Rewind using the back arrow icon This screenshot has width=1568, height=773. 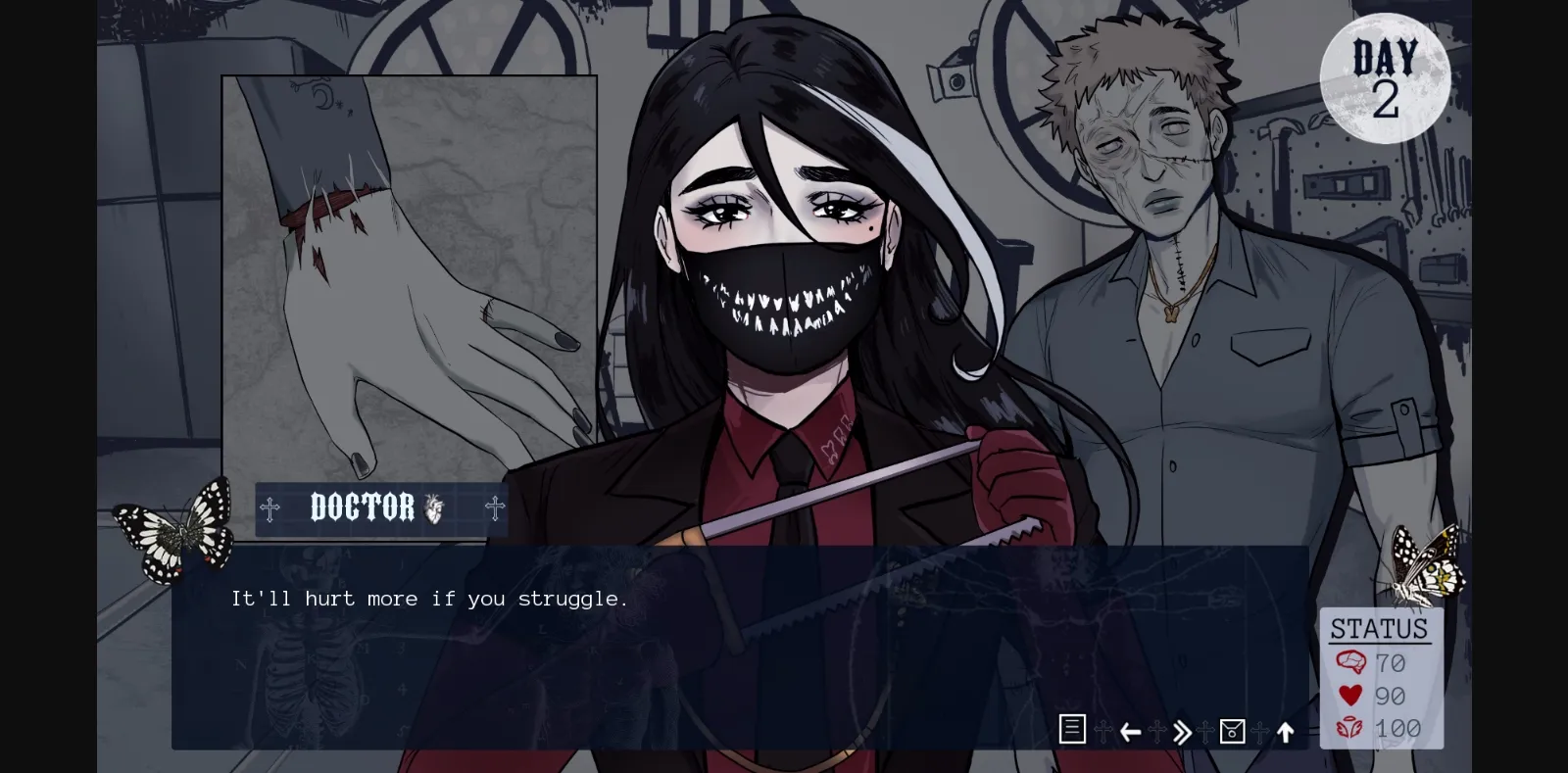point(1129,731)
